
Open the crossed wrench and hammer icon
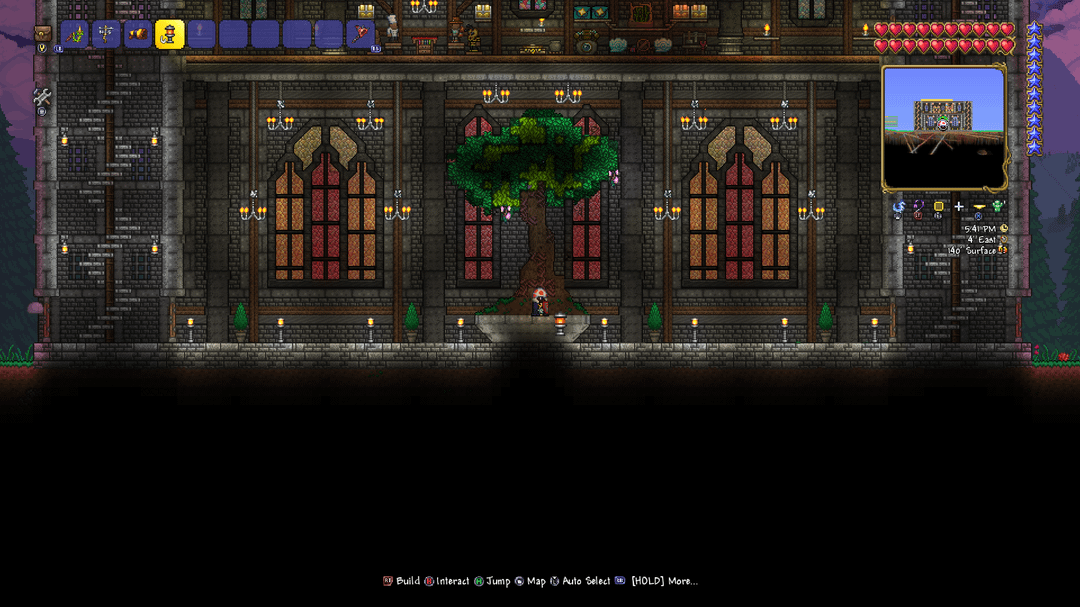(x=42, y=98)
